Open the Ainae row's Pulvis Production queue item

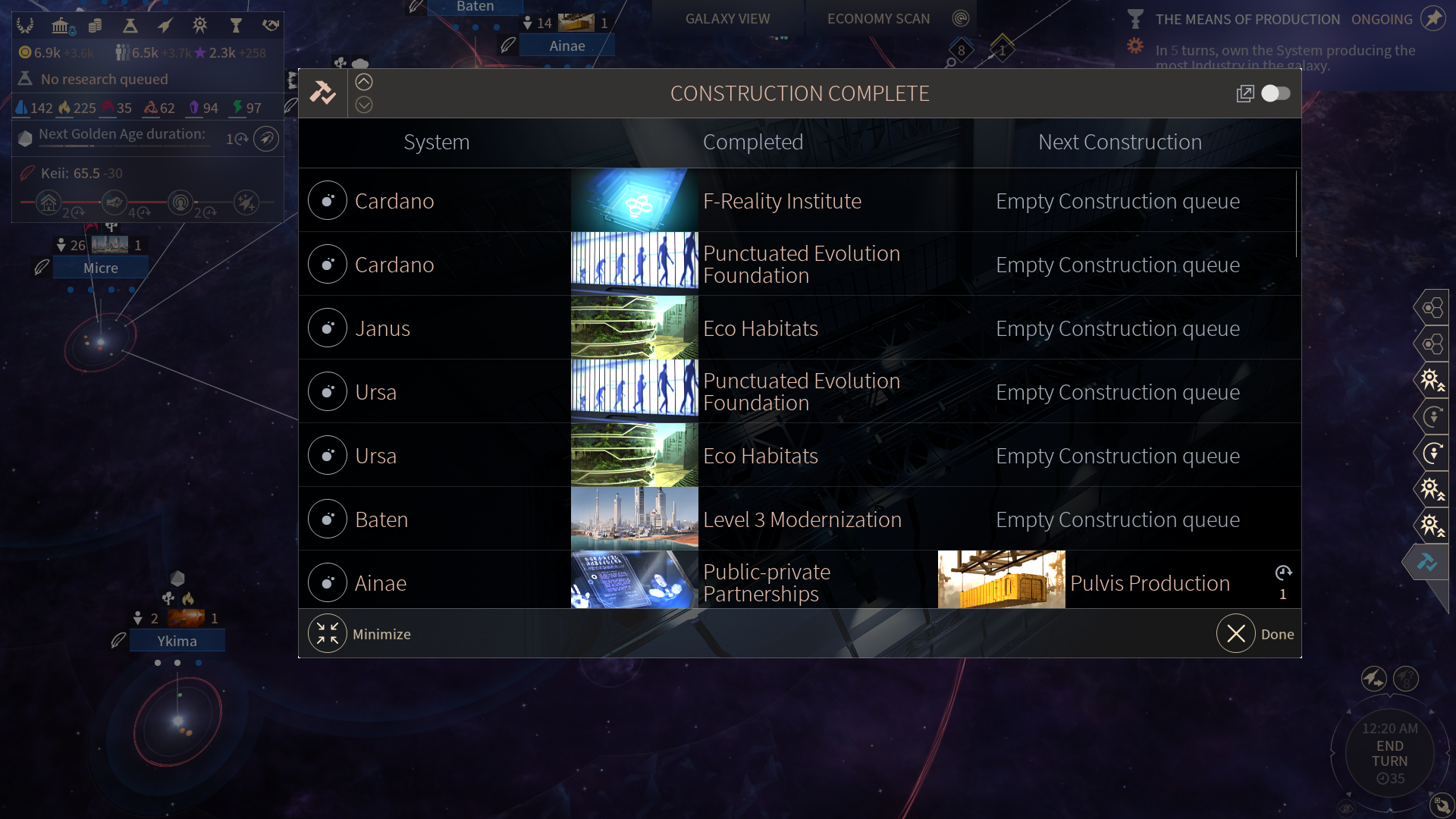(1150, 583)
